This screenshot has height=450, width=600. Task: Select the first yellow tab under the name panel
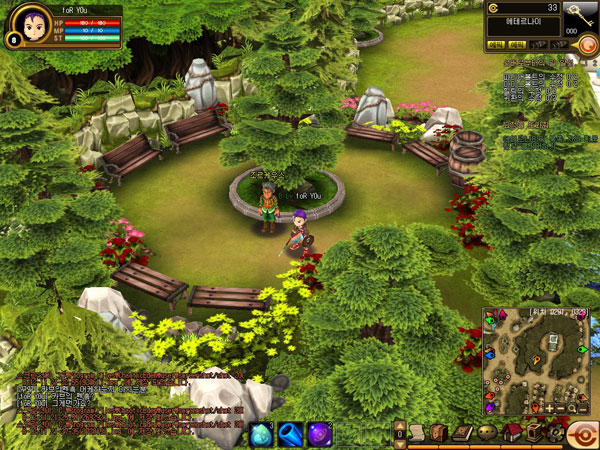click(494, 45)
